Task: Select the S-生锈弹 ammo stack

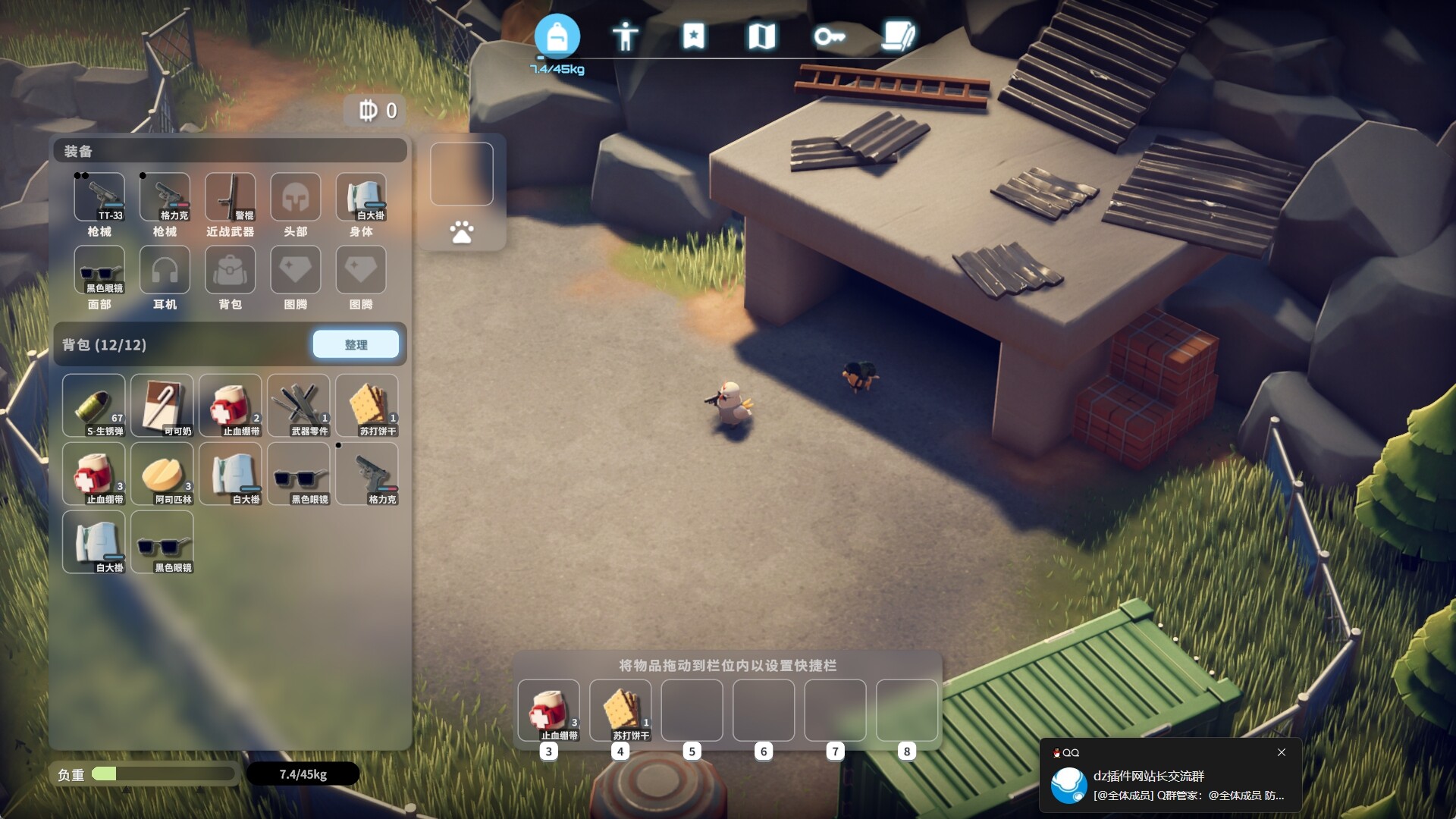Action: (x=94, y=405)
